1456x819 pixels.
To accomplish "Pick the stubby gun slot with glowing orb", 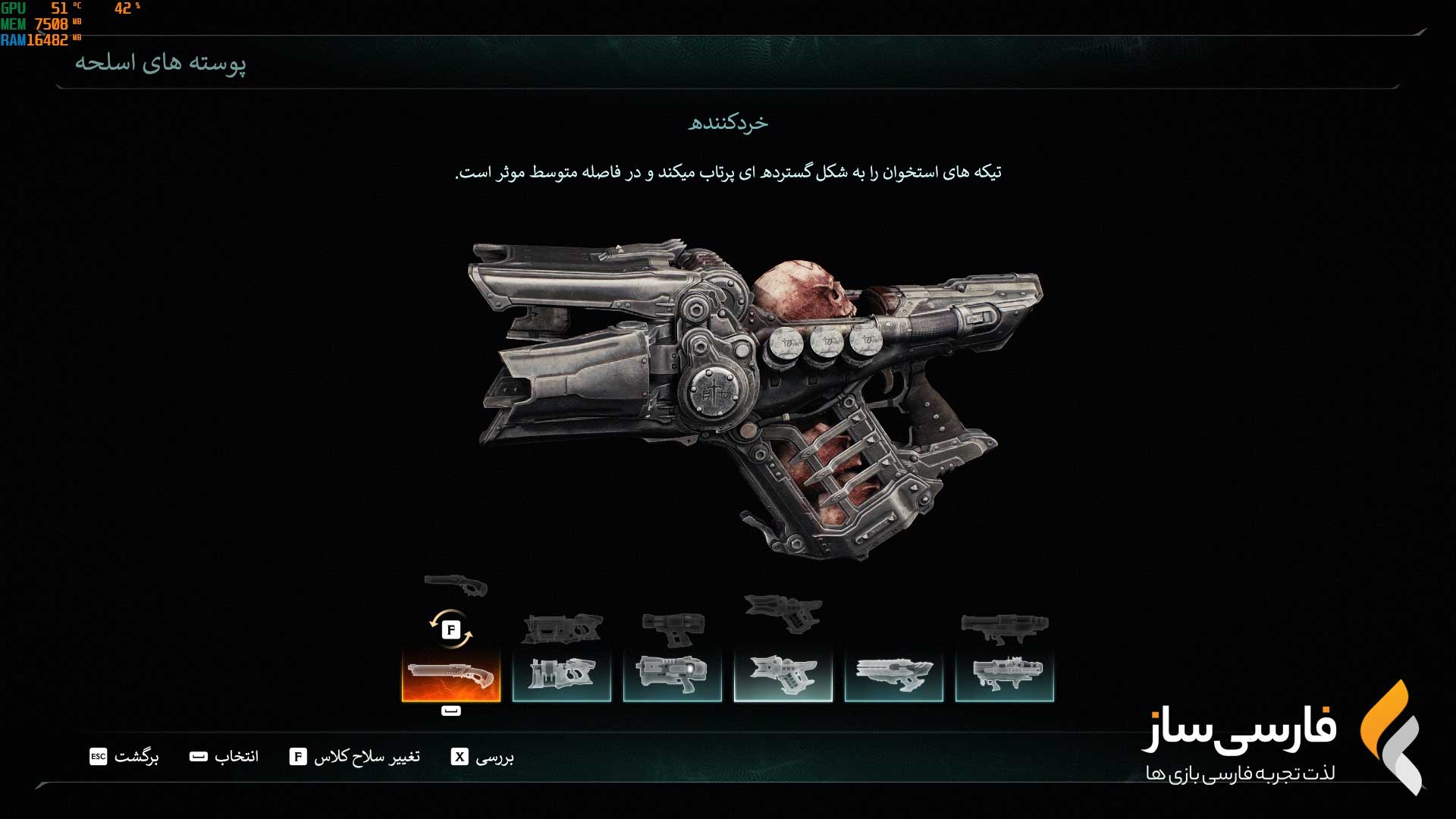I will [x=673, y=674].
